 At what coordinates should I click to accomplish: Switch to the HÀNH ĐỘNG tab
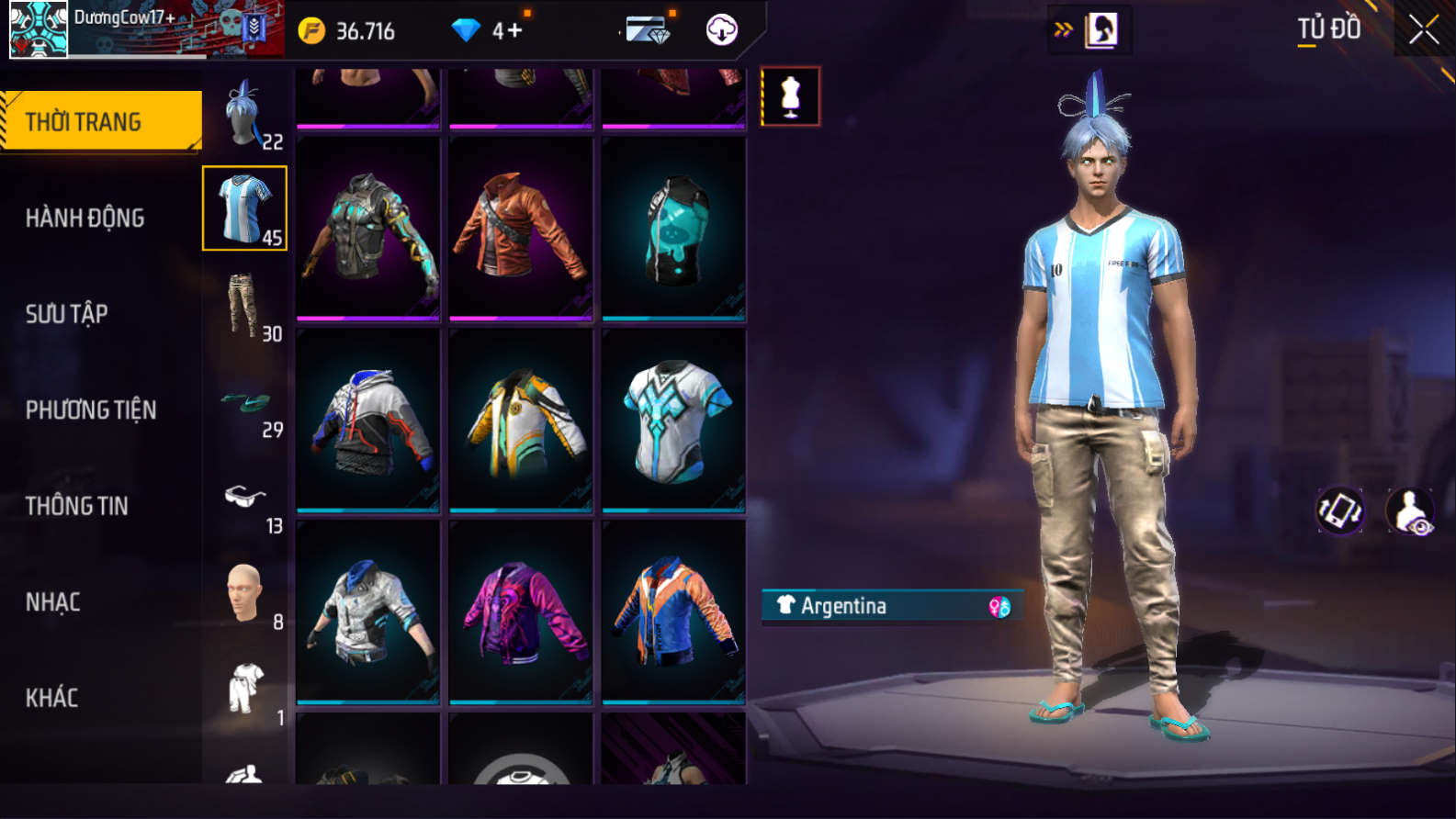click(x=85, y=219)
